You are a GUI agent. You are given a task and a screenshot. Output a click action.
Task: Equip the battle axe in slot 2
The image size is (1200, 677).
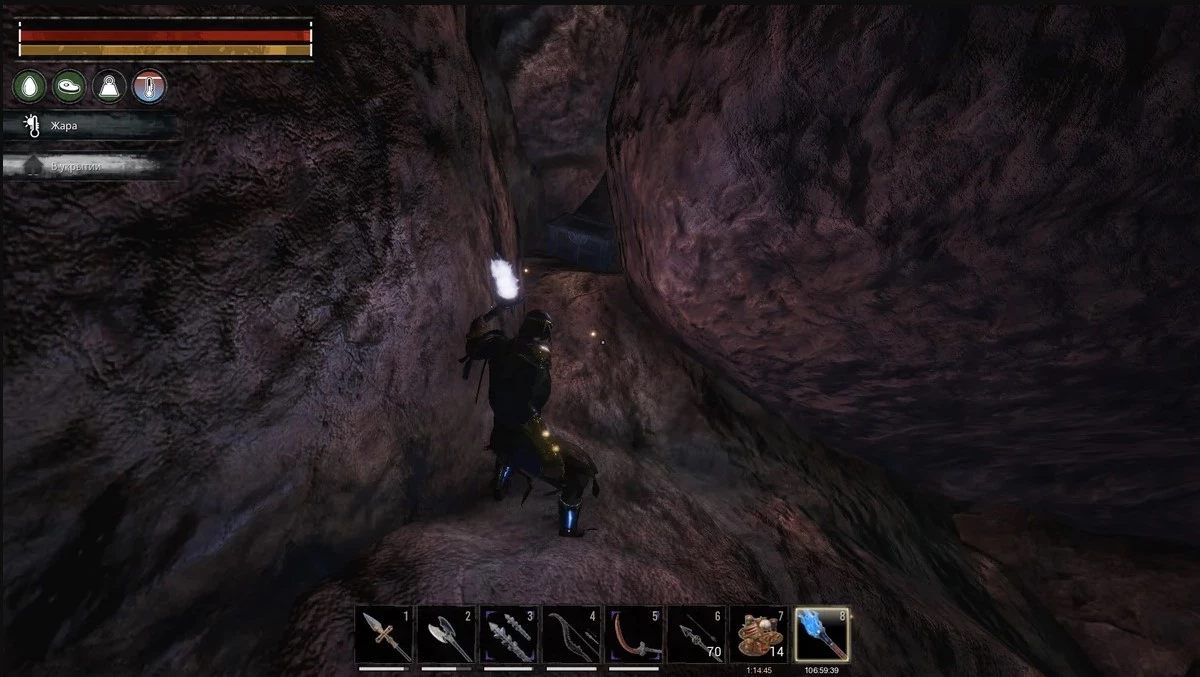coord(447,634)
